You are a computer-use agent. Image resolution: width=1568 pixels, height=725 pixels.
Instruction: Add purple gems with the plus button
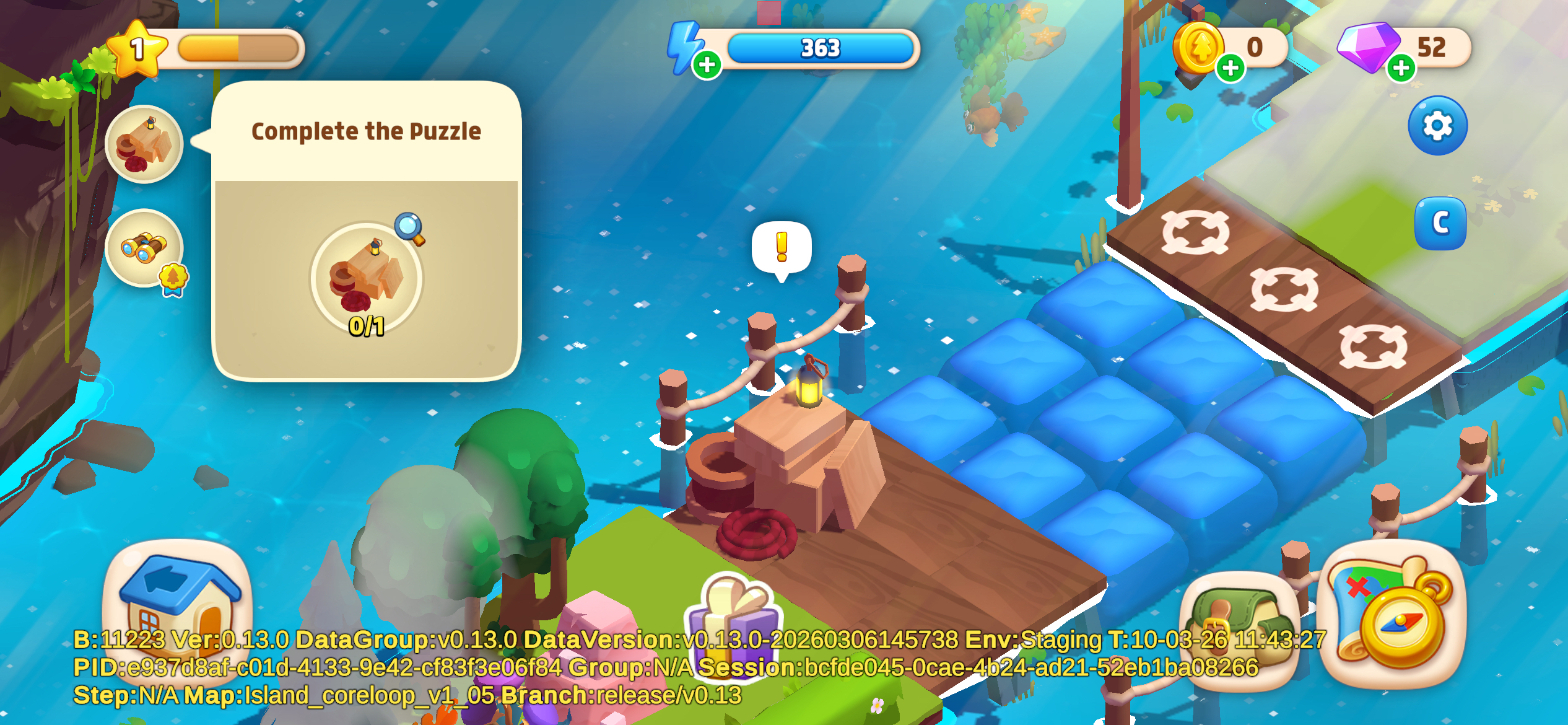pyautogui.click(x=1401, y=68)
